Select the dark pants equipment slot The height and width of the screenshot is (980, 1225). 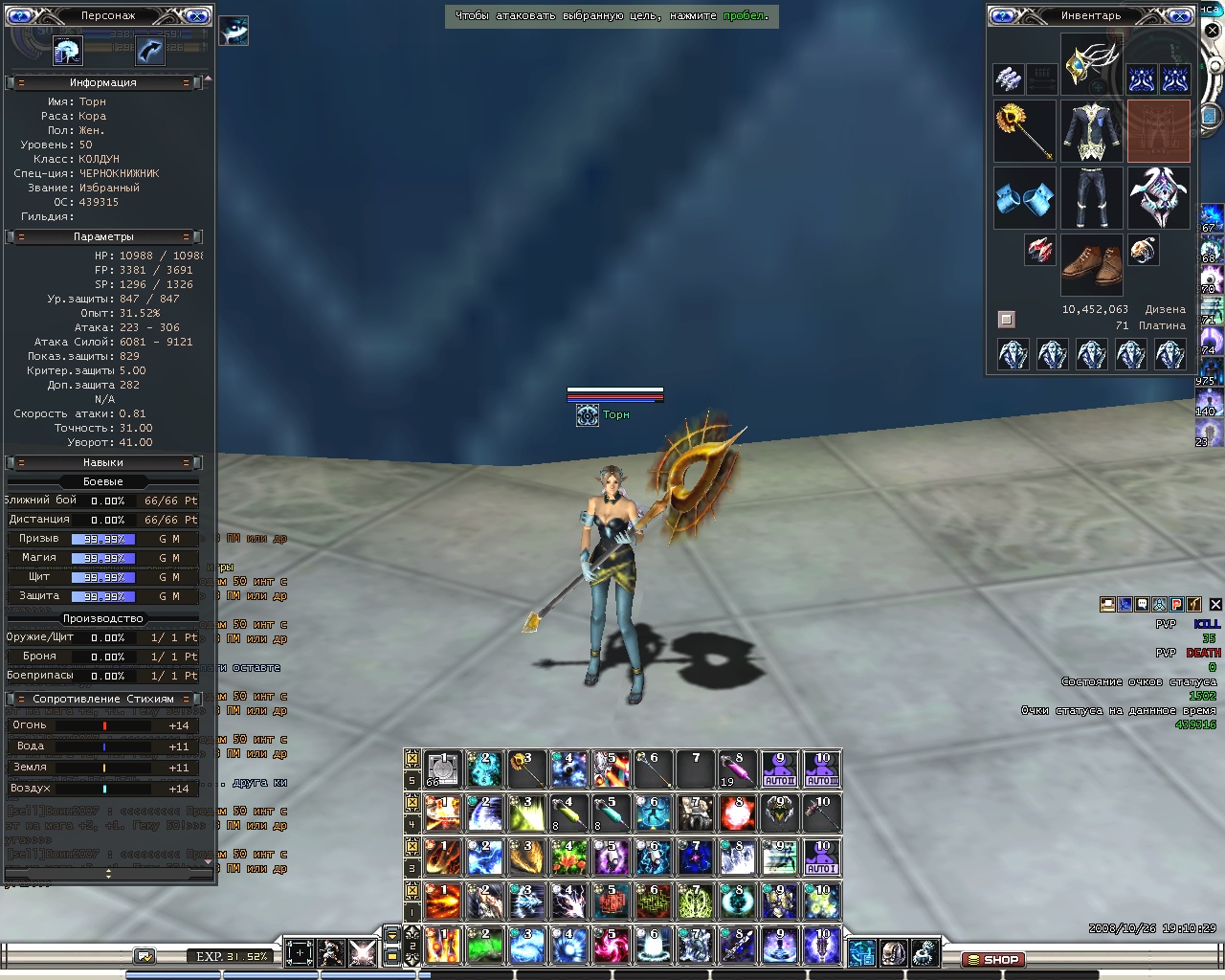(1091, 198)
